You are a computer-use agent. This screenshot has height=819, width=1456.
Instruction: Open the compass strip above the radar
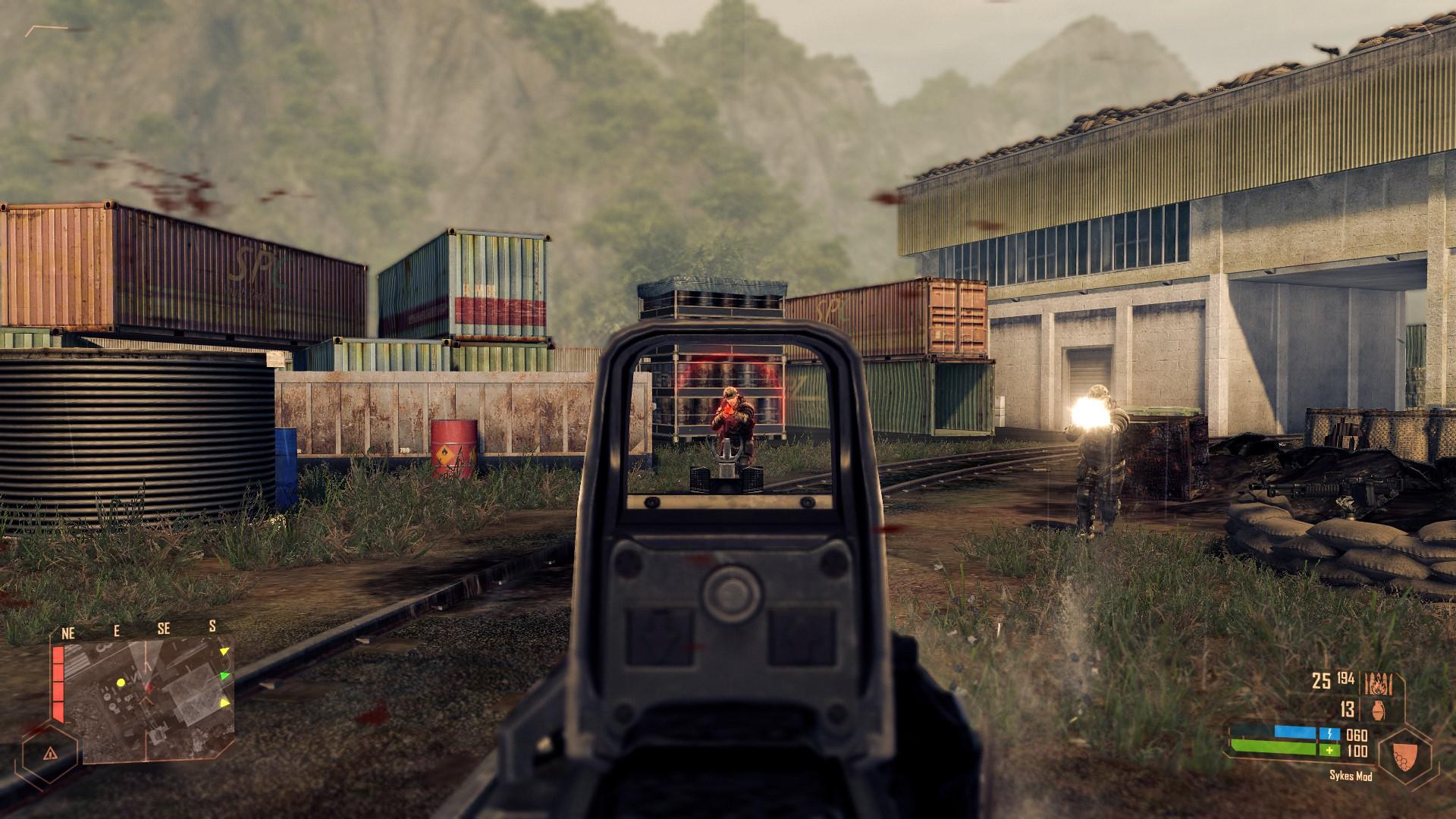pos(140,629)
